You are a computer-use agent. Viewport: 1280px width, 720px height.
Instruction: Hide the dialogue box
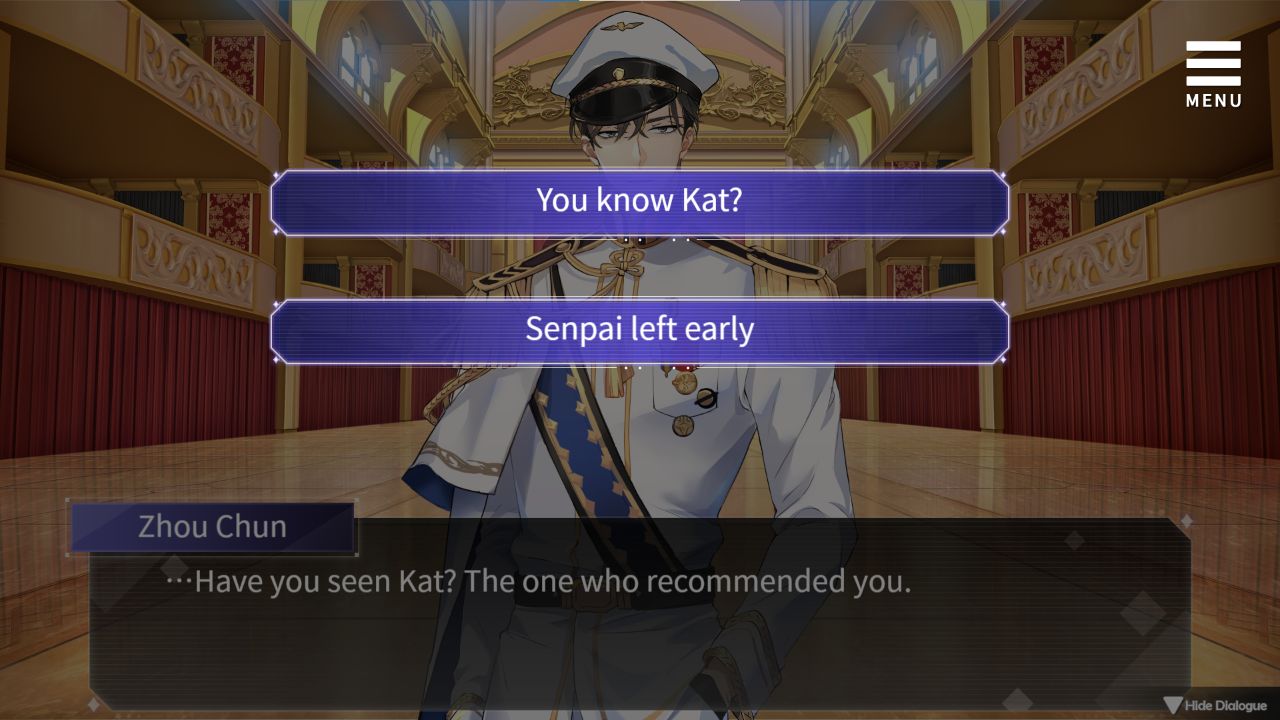pyautogui.click(x=1216, y=706)
